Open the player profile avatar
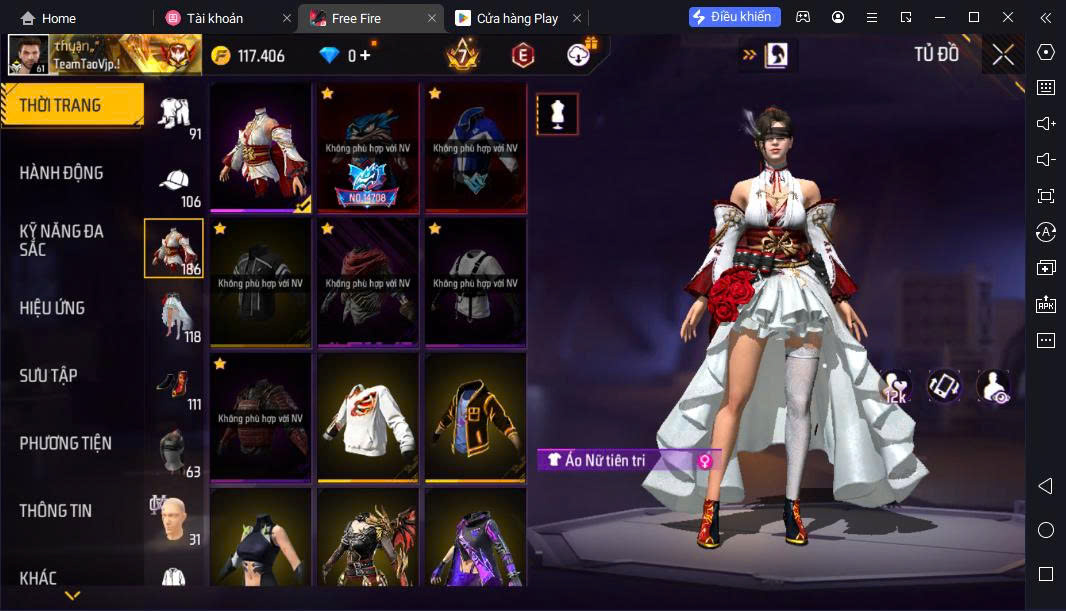 coord(28,55)
